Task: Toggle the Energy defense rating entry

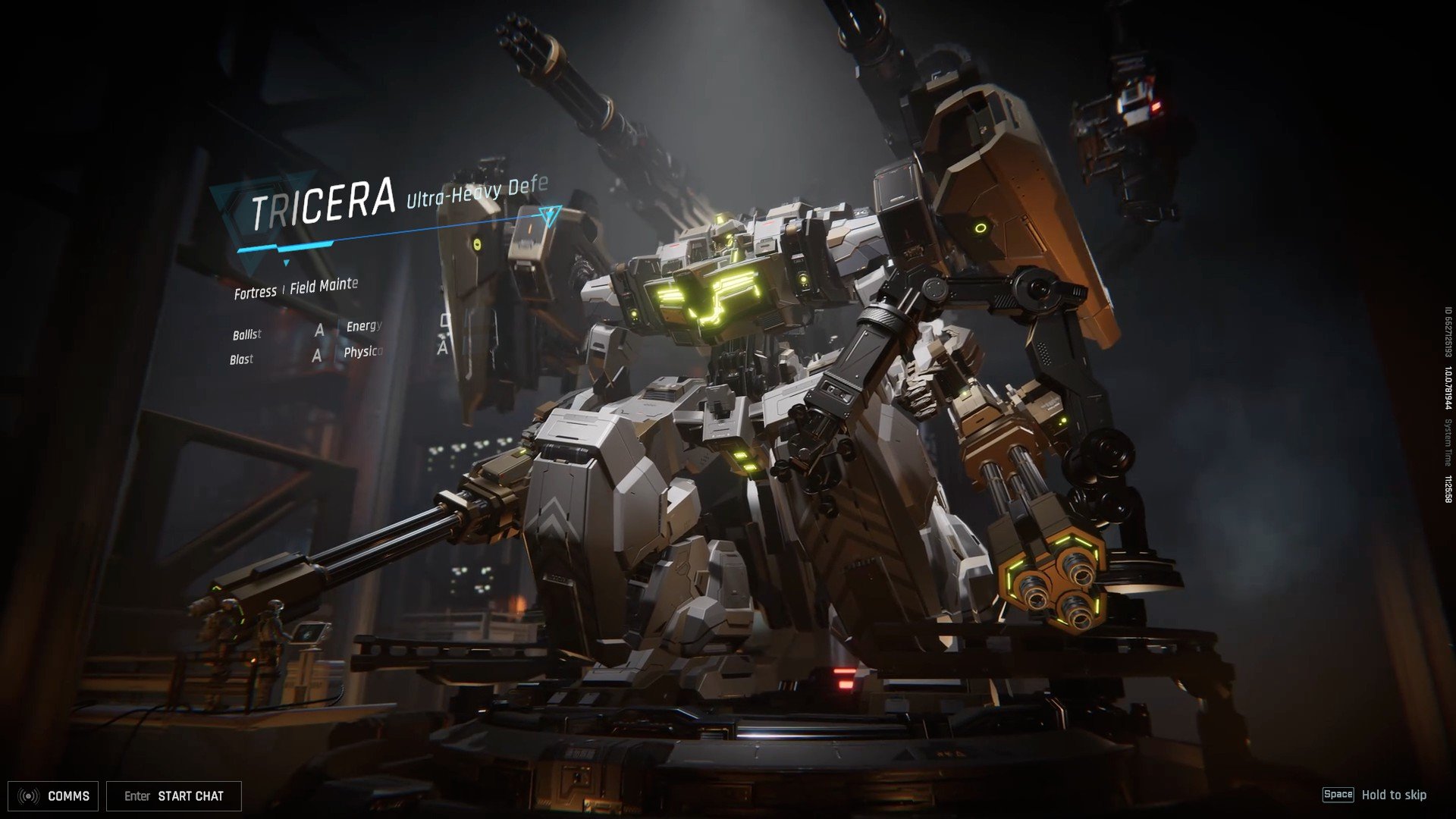Action: tap(362, 327)
